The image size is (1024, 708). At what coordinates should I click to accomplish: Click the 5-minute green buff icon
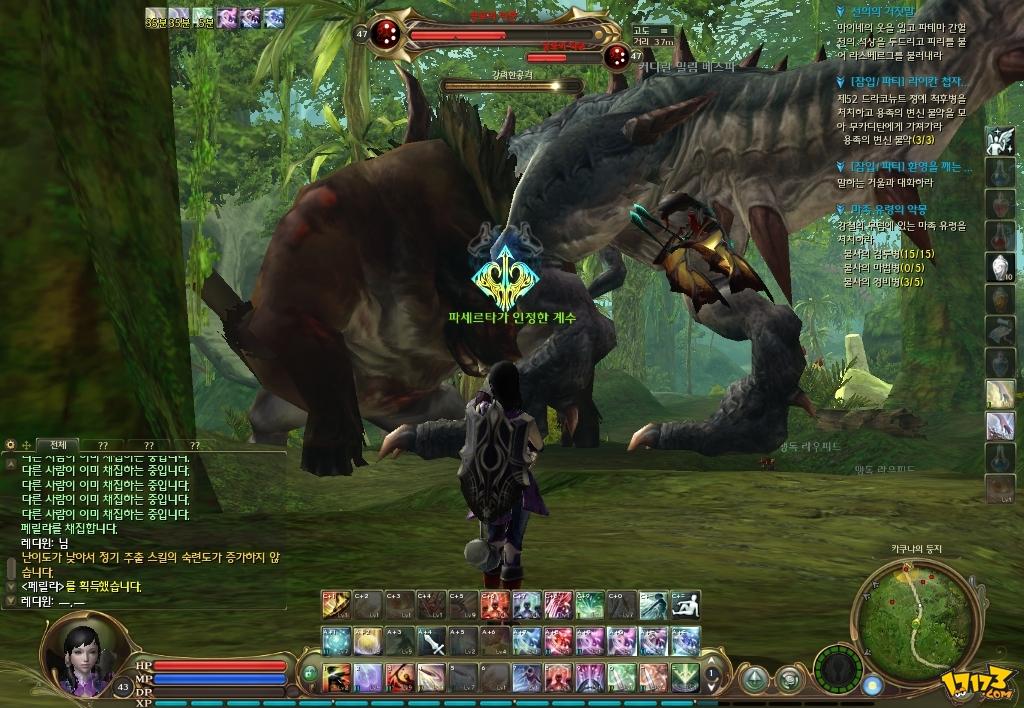click(x=202, y=16)
